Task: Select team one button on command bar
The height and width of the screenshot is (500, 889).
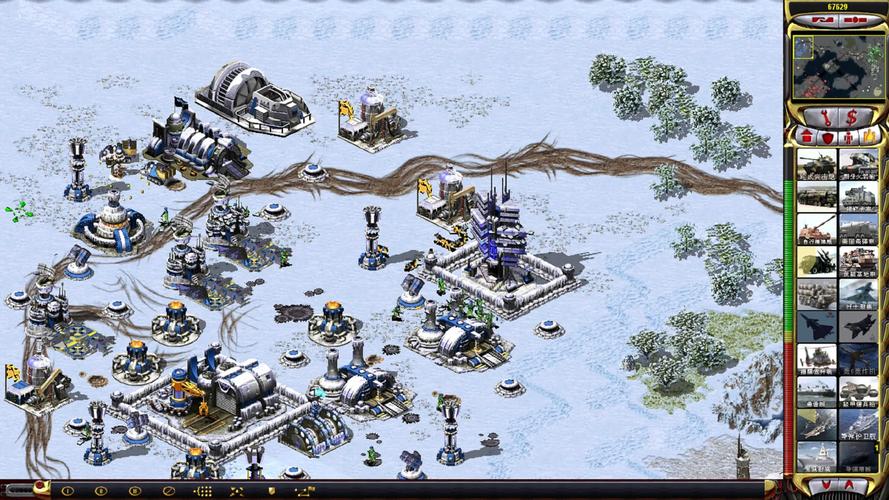Action: click(69, 491)
